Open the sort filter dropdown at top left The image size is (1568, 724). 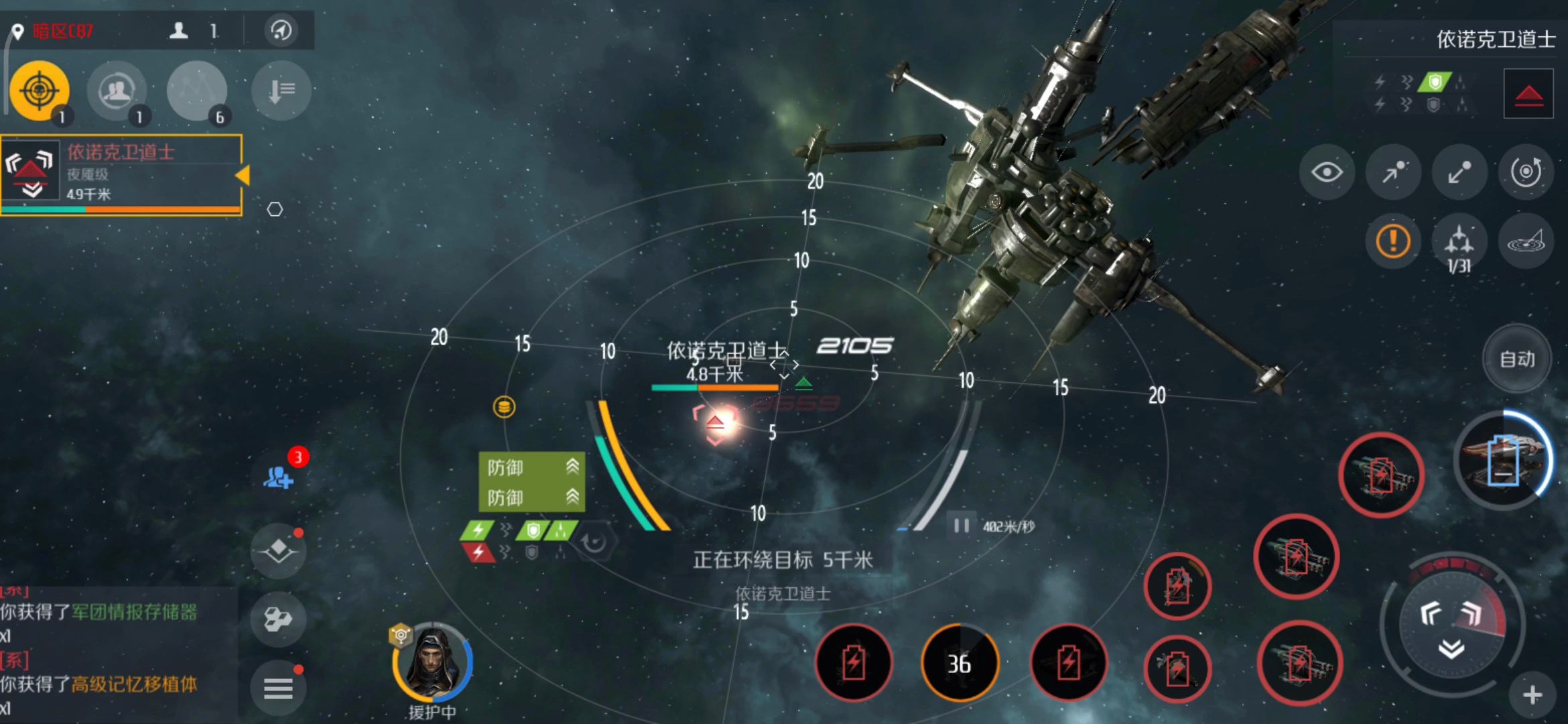(x=281, y=90)
